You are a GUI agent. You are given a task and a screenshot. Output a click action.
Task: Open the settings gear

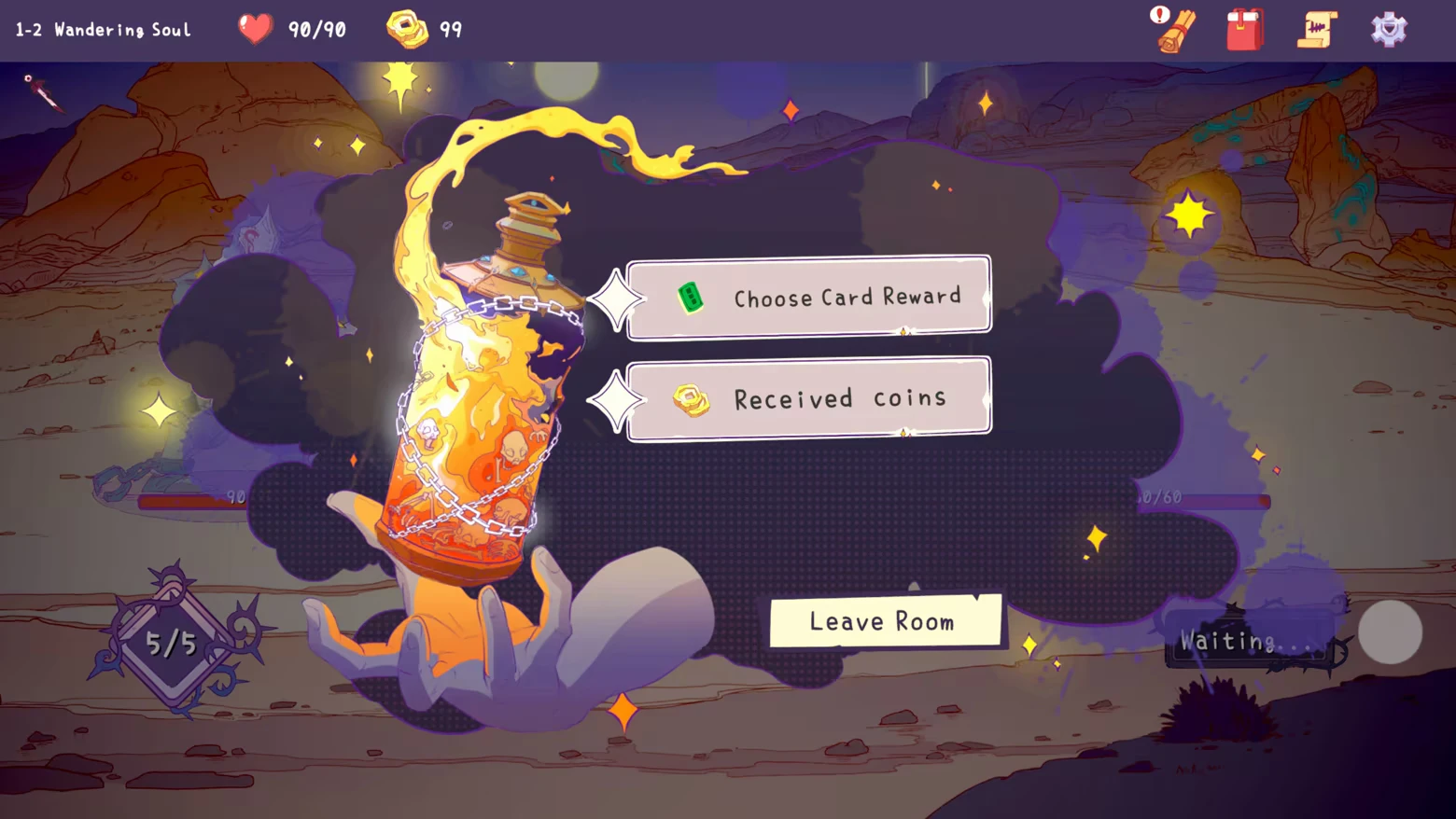(1388, 29)
